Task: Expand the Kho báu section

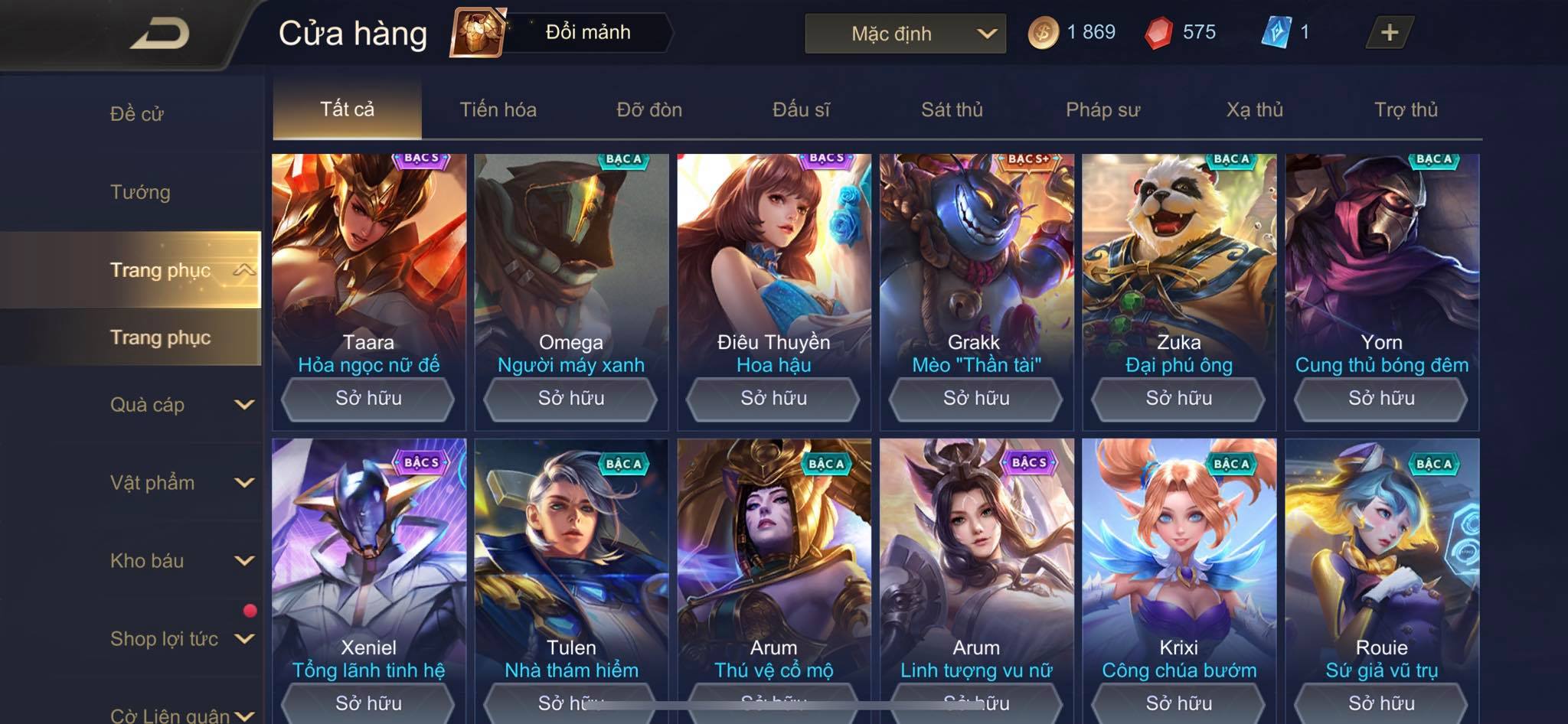Action: [181, 561]
